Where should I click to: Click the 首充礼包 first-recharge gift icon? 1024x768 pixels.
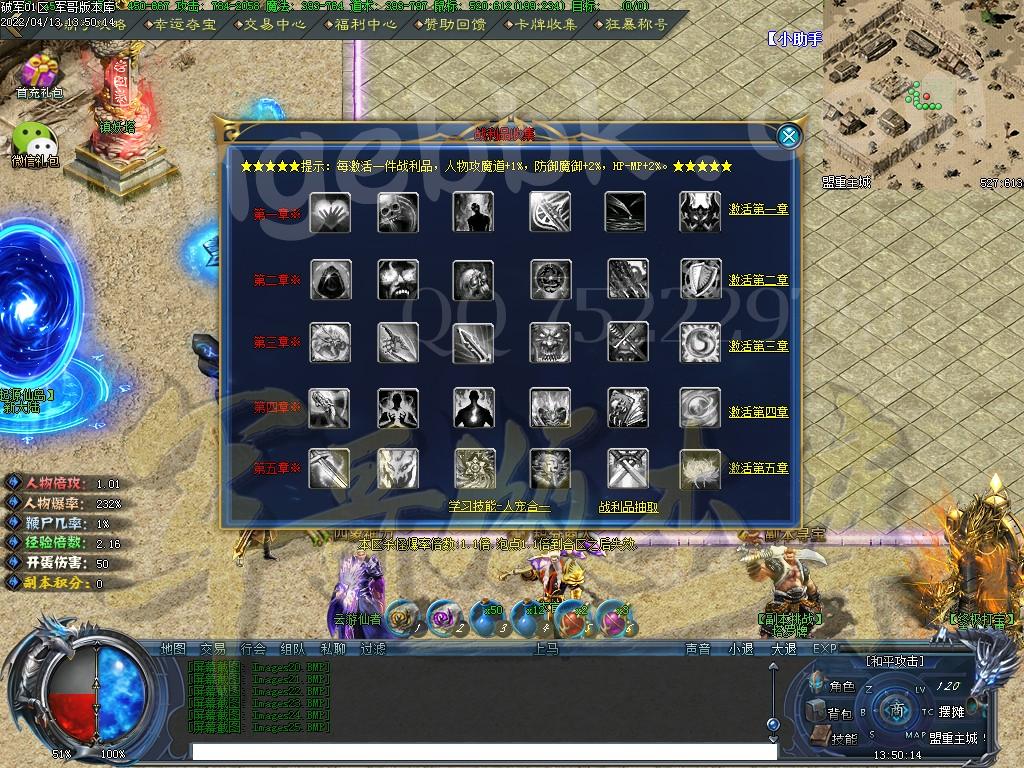pyautogui.click(x=40, y=75)
